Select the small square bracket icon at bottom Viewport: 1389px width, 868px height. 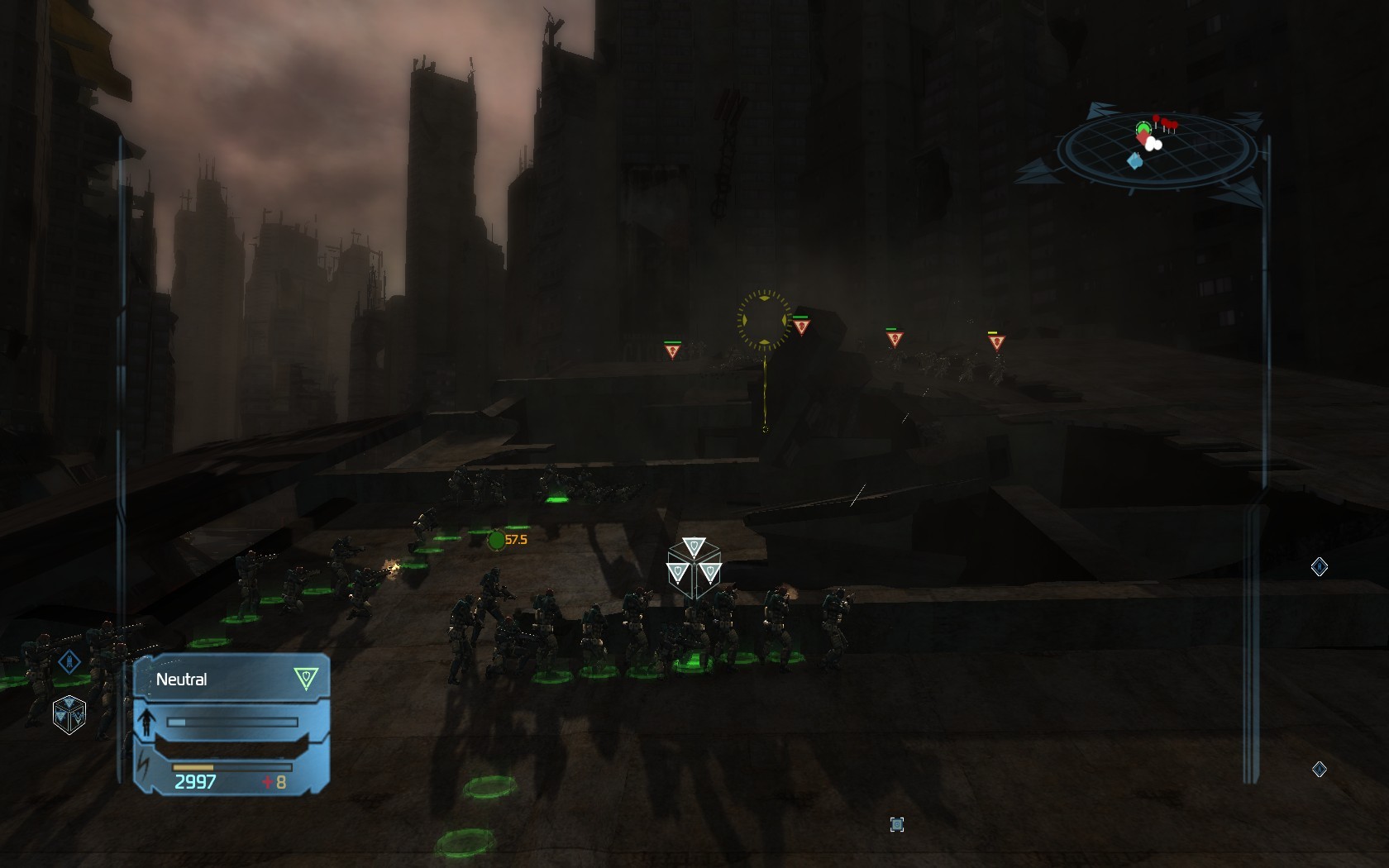[x=897, y=824]
